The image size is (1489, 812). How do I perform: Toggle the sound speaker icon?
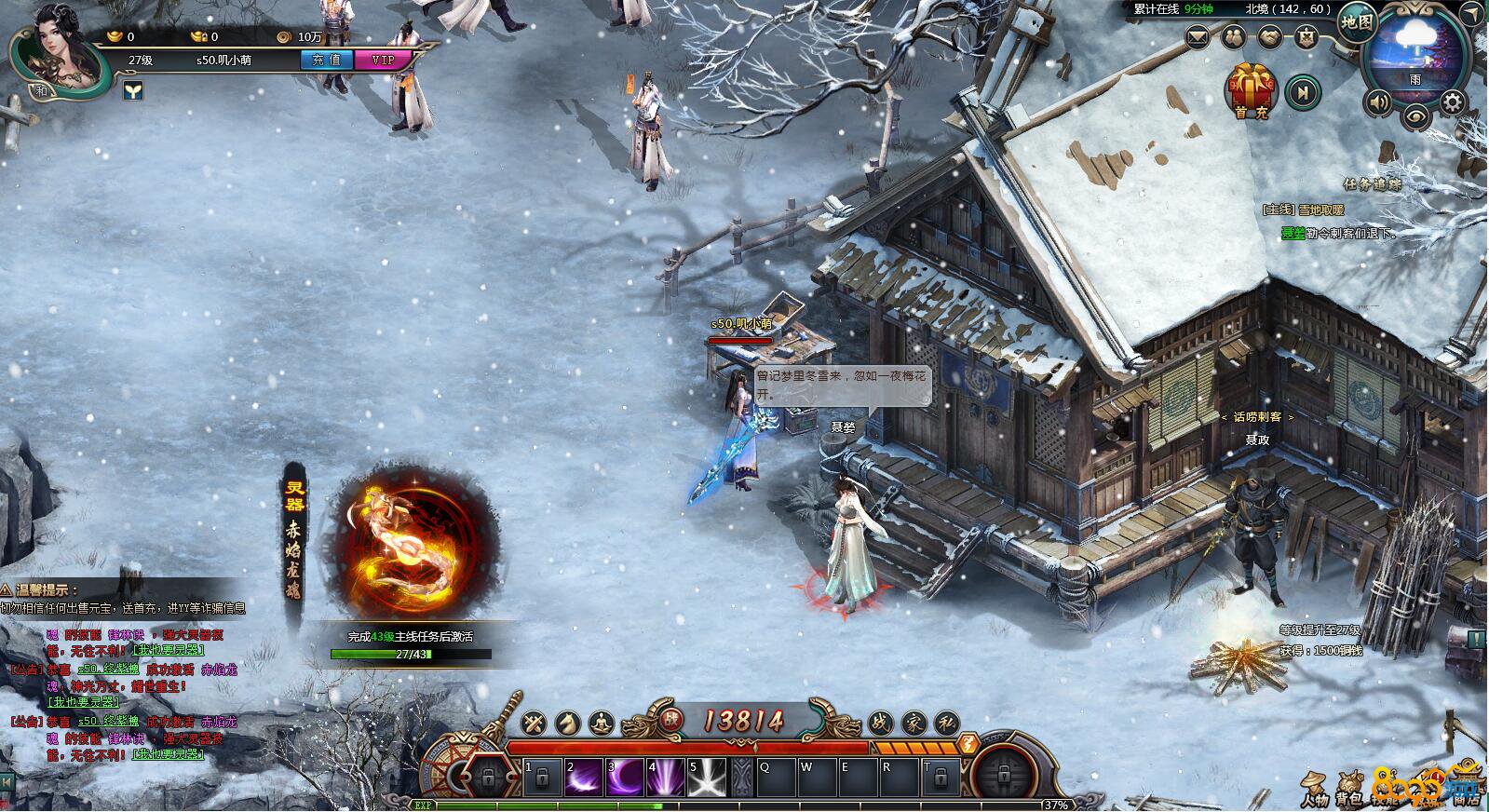pyautogui.click(x=1378, y=101)
